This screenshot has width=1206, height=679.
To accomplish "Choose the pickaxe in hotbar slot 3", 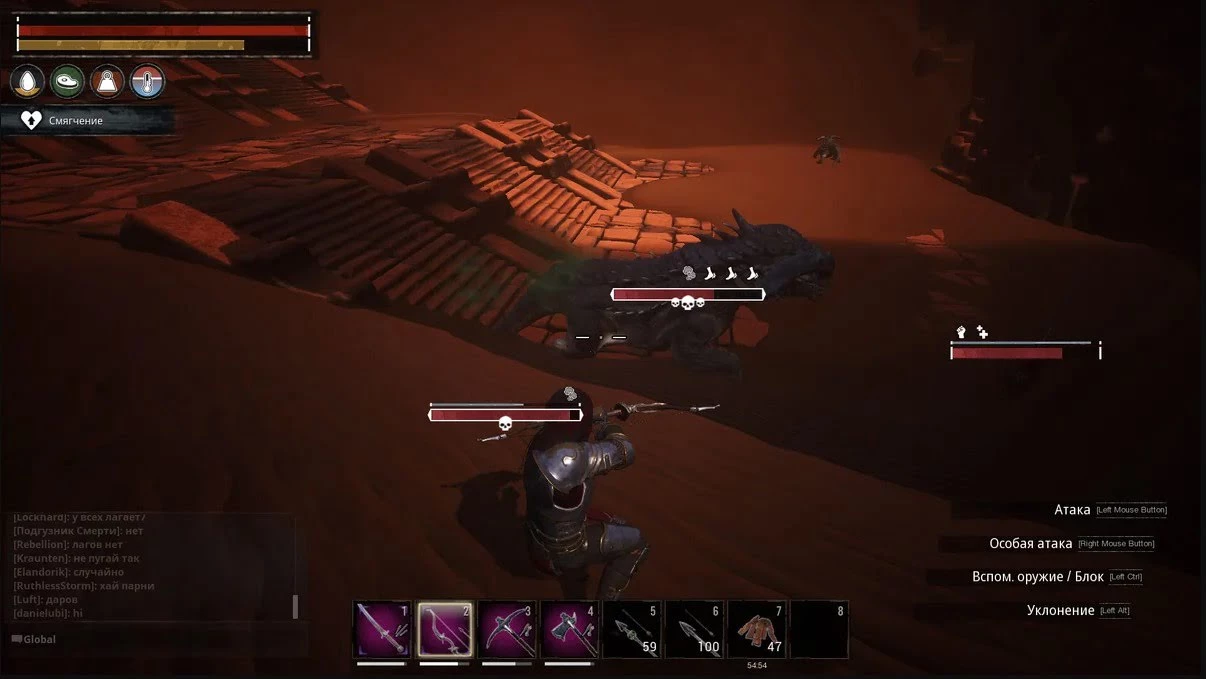I will [x=507, y=630].
